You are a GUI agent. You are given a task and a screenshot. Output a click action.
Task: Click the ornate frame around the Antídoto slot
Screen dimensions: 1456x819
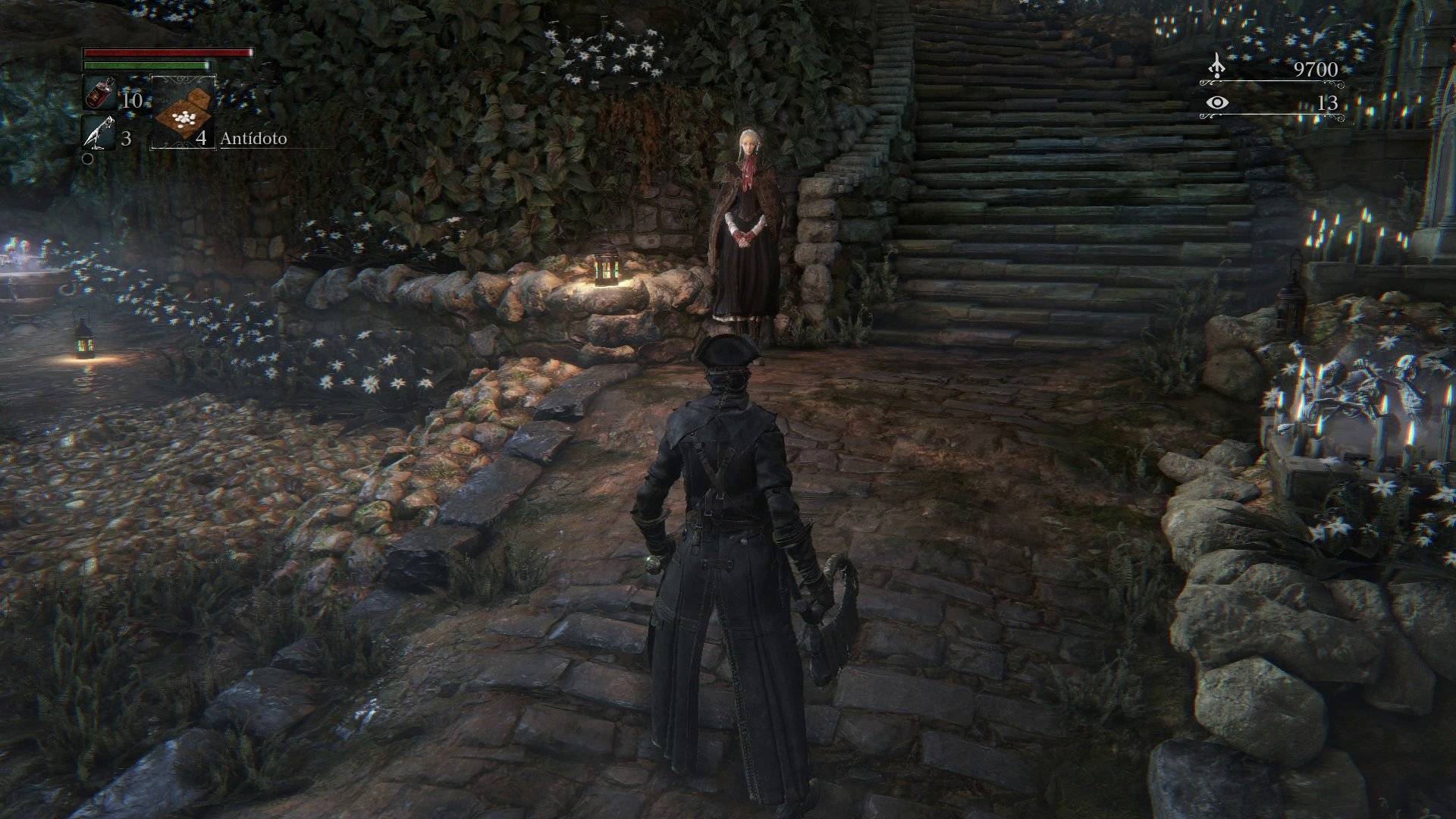pos(183,78)
